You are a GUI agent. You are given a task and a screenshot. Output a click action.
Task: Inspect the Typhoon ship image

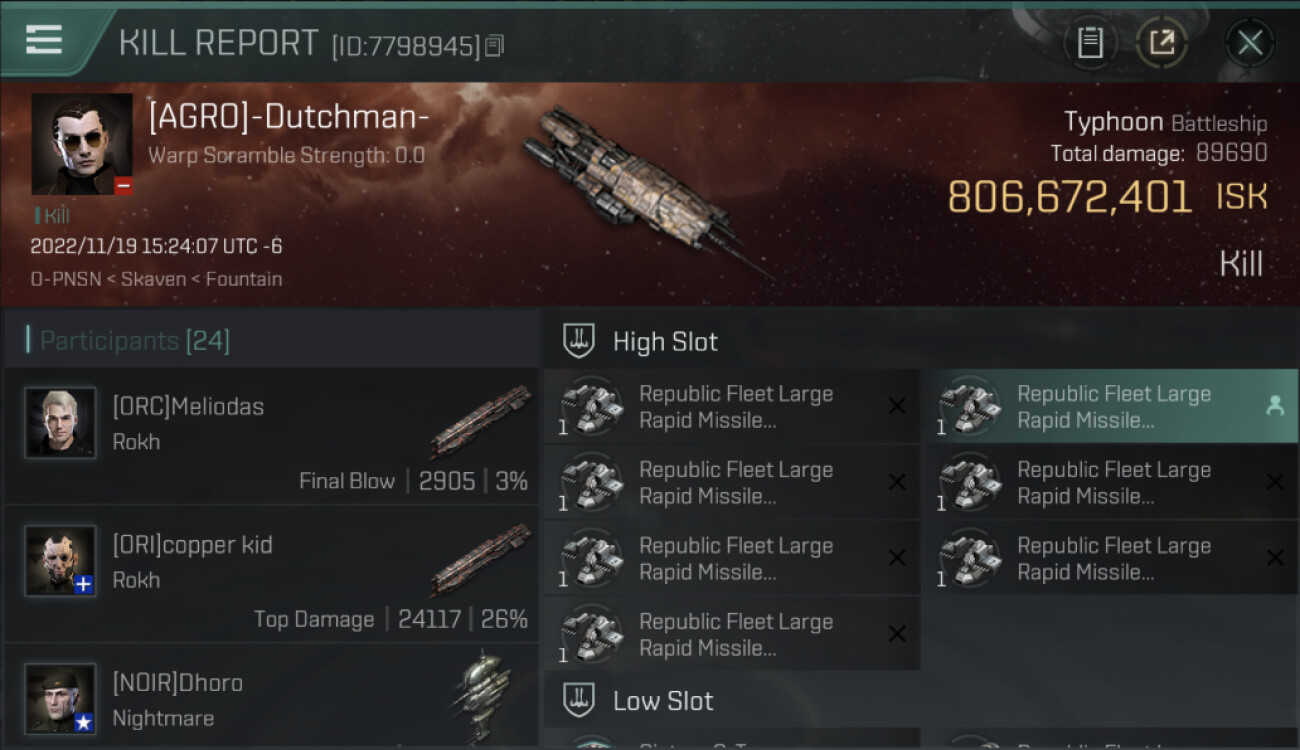(640, 190)
